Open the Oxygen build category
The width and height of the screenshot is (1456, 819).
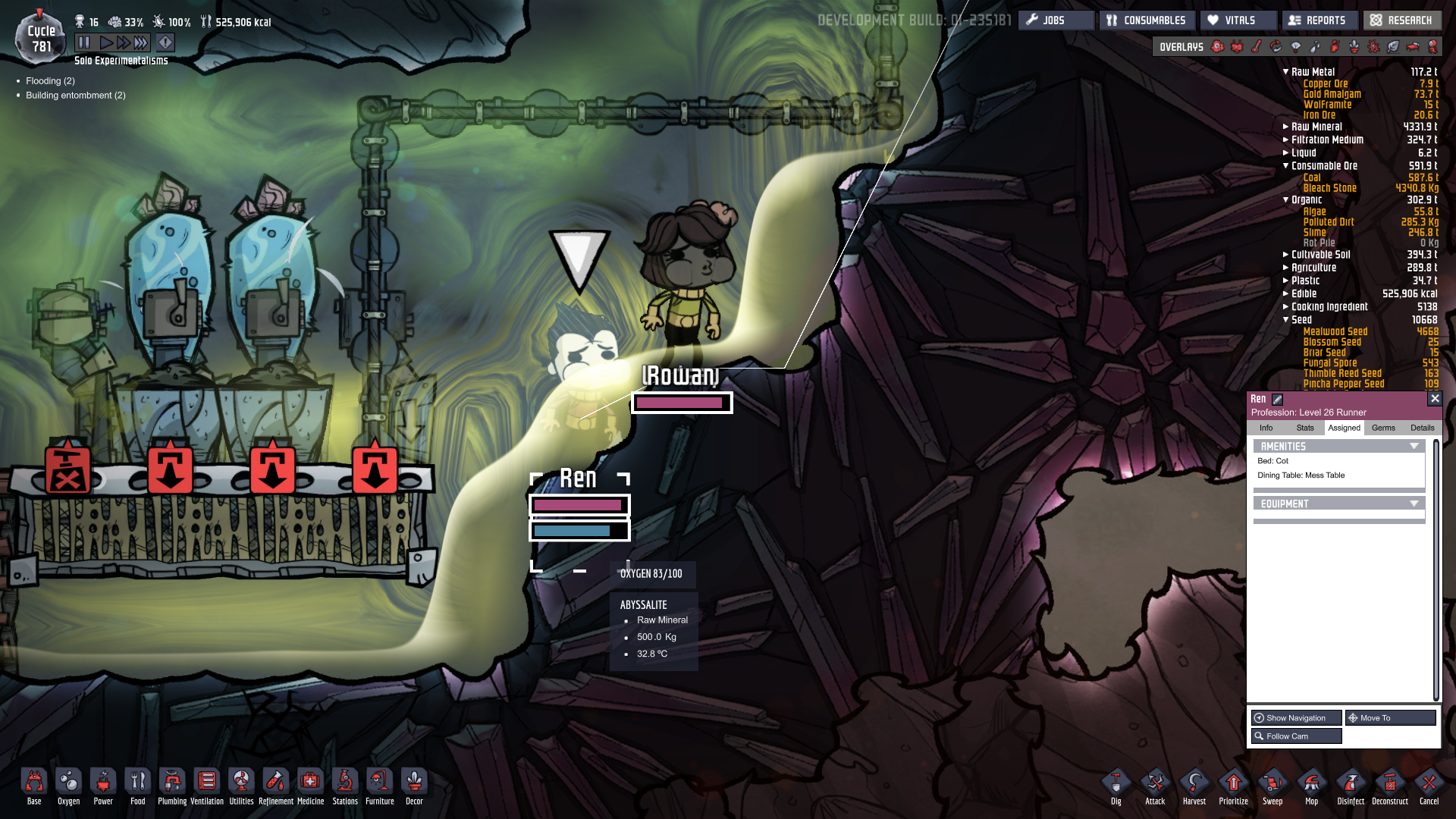[68, 785]
